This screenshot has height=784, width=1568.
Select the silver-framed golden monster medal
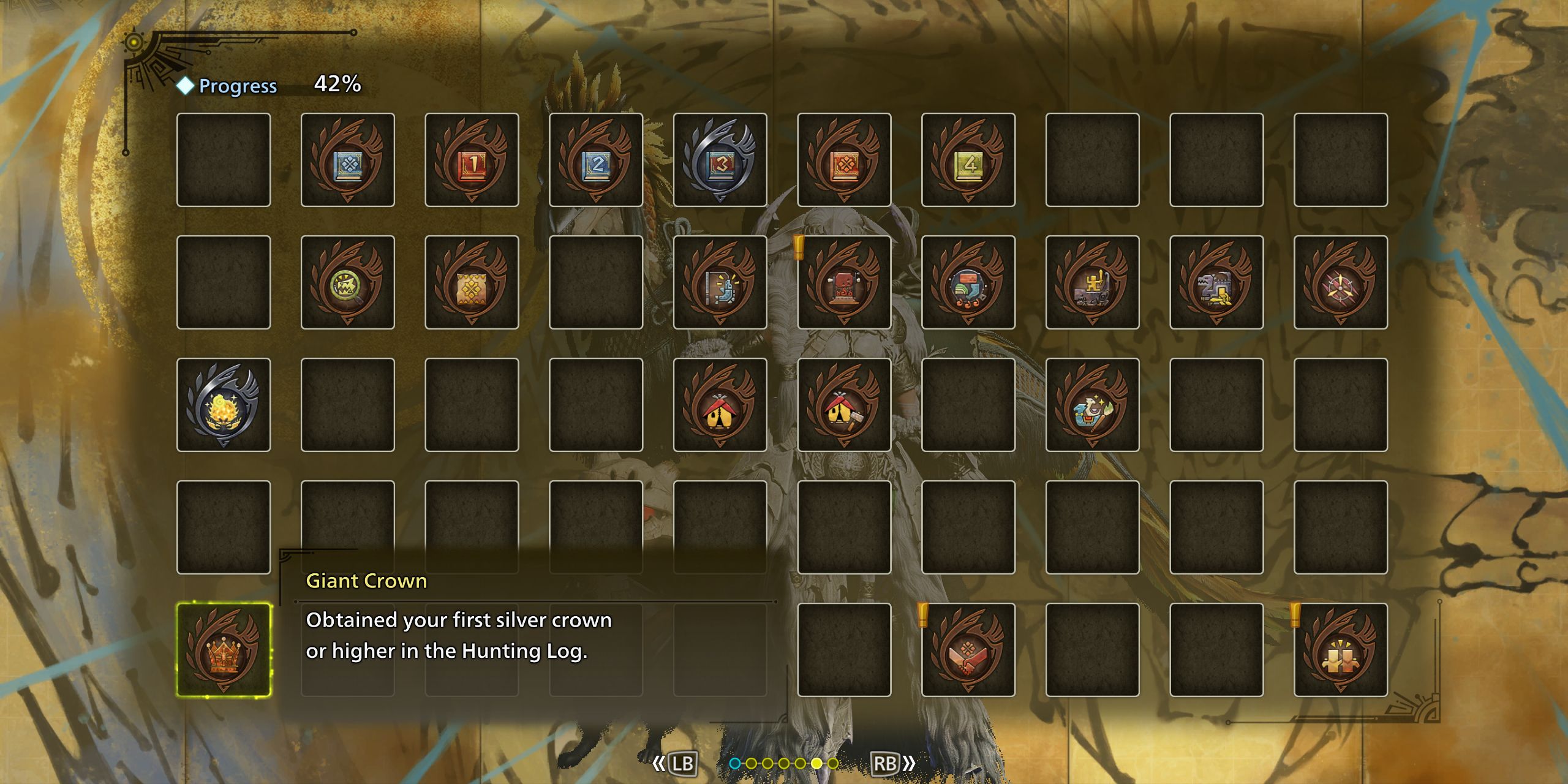[x=224, y=405]
